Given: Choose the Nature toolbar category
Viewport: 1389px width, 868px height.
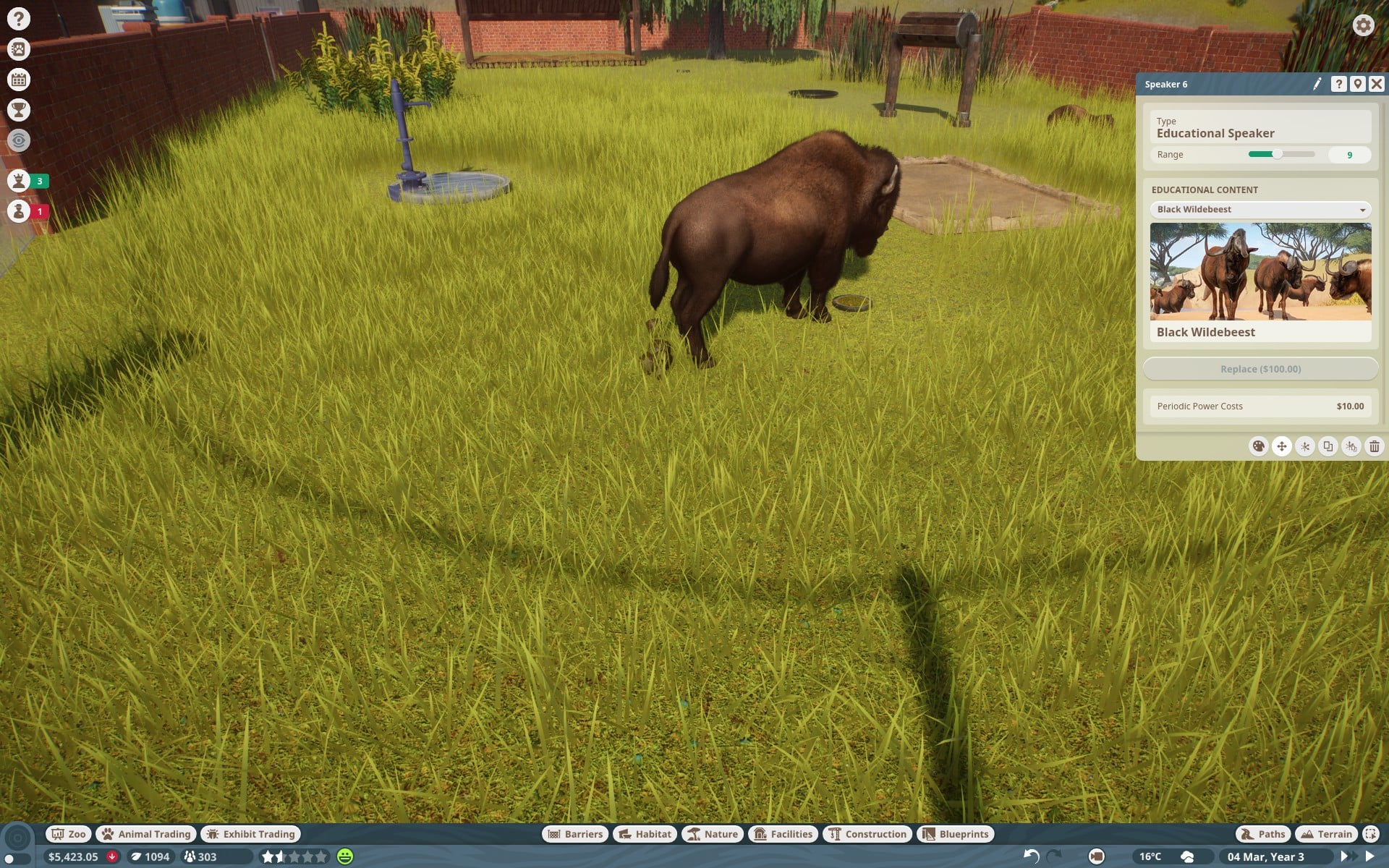Looking at the screenshot, I should coord(713,834).
